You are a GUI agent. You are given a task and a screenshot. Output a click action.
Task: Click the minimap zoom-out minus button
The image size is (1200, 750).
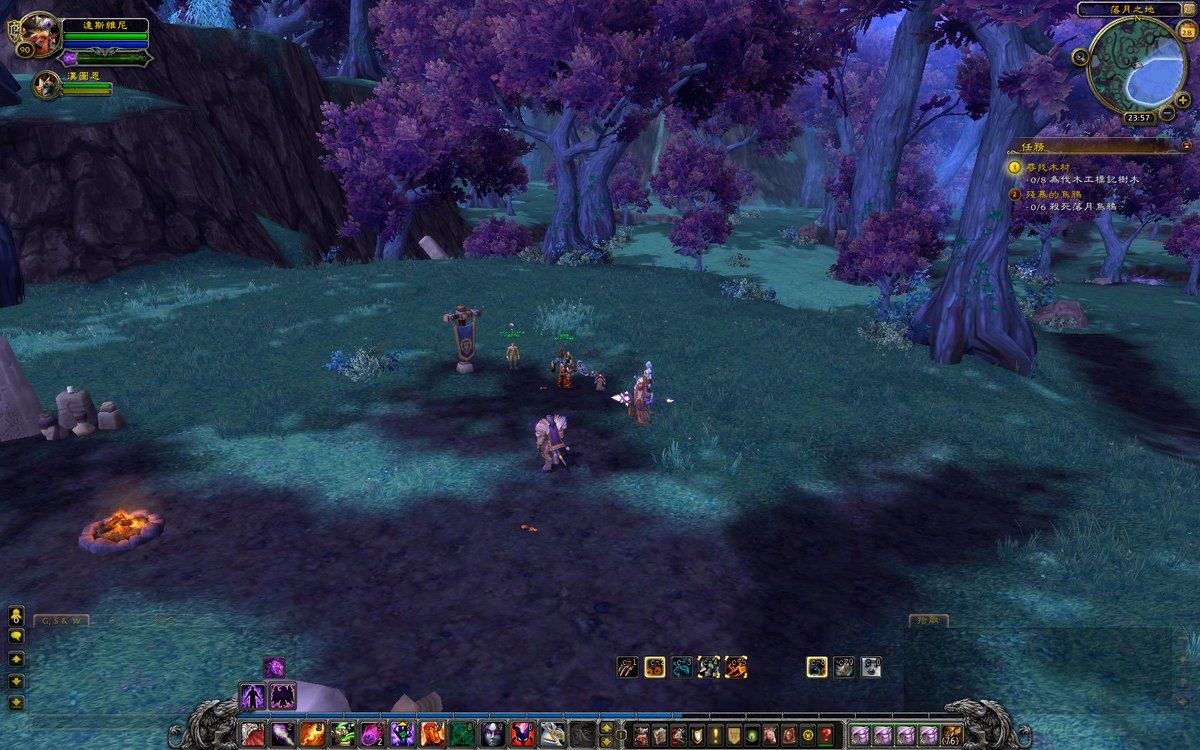click(1167, 113)
